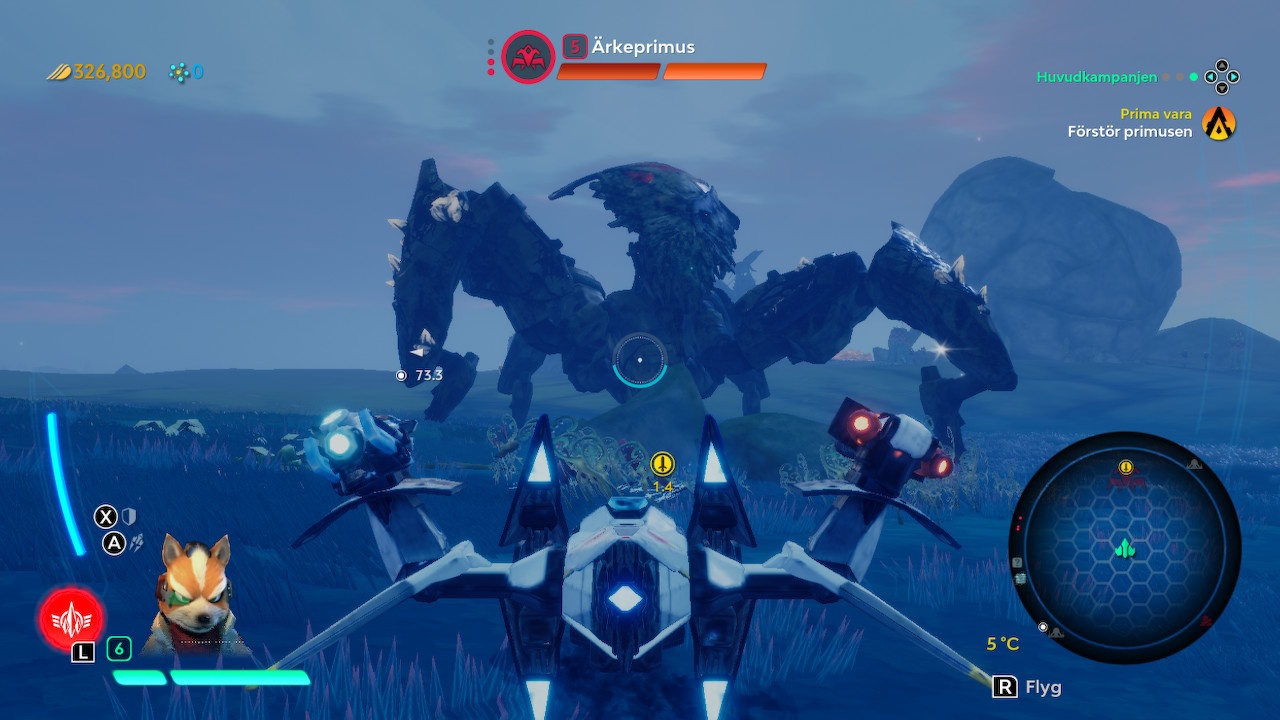1280x720 pixels.
Task: Click the level 5 badge on the boss bar
Action: click(575, 47)
